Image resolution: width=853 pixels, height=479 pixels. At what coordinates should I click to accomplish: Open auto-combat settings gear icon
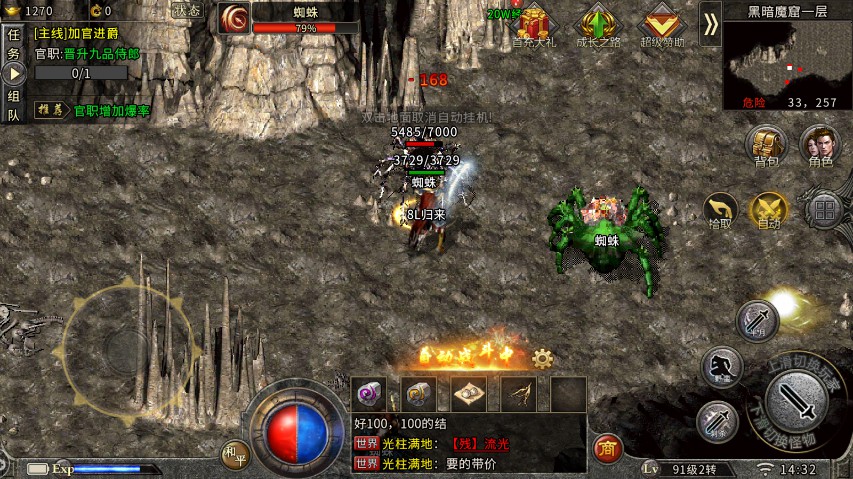tap(543, 358)
